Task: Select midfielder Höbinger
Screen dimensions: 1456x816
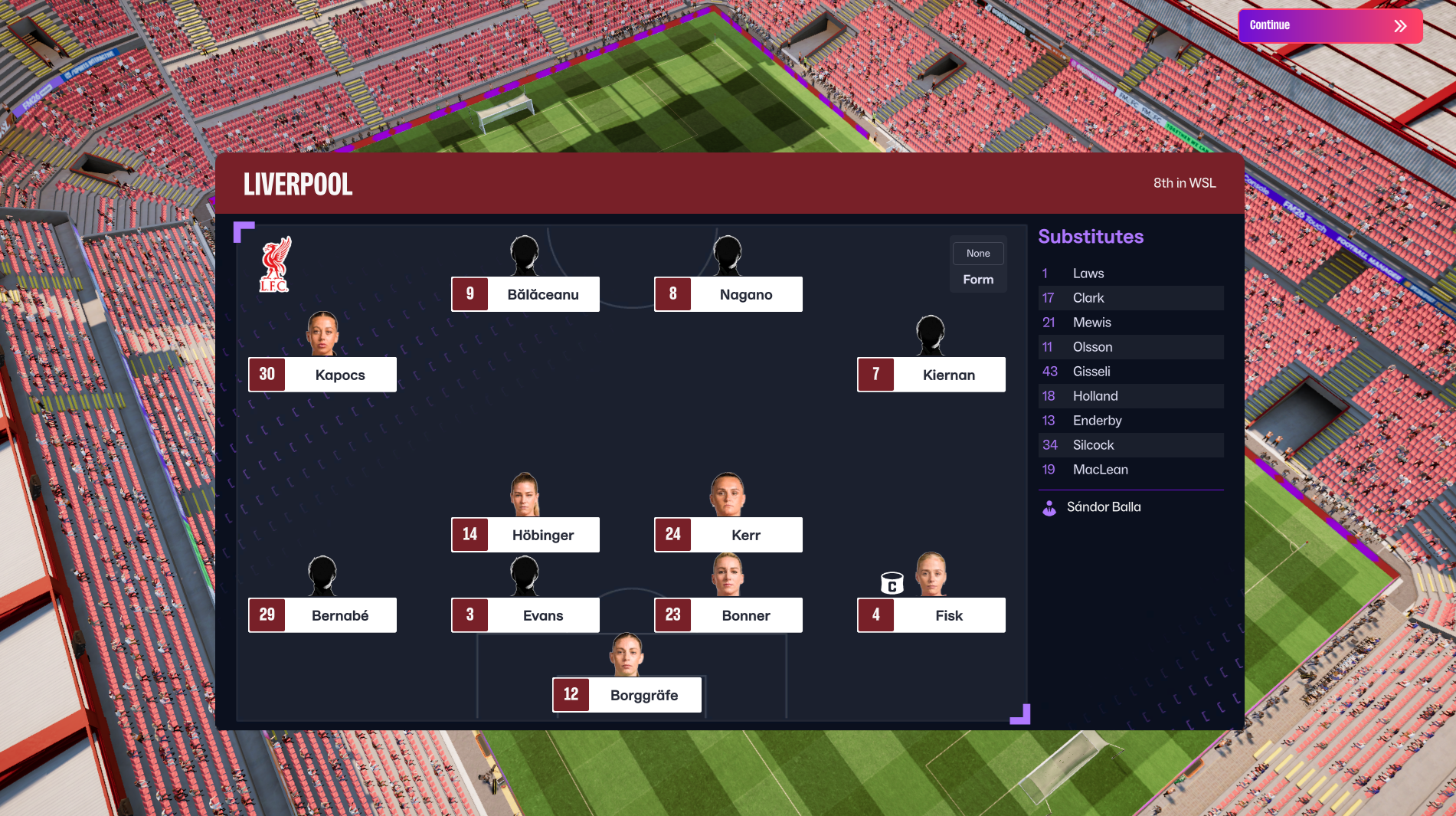Action: coord(525,535)
